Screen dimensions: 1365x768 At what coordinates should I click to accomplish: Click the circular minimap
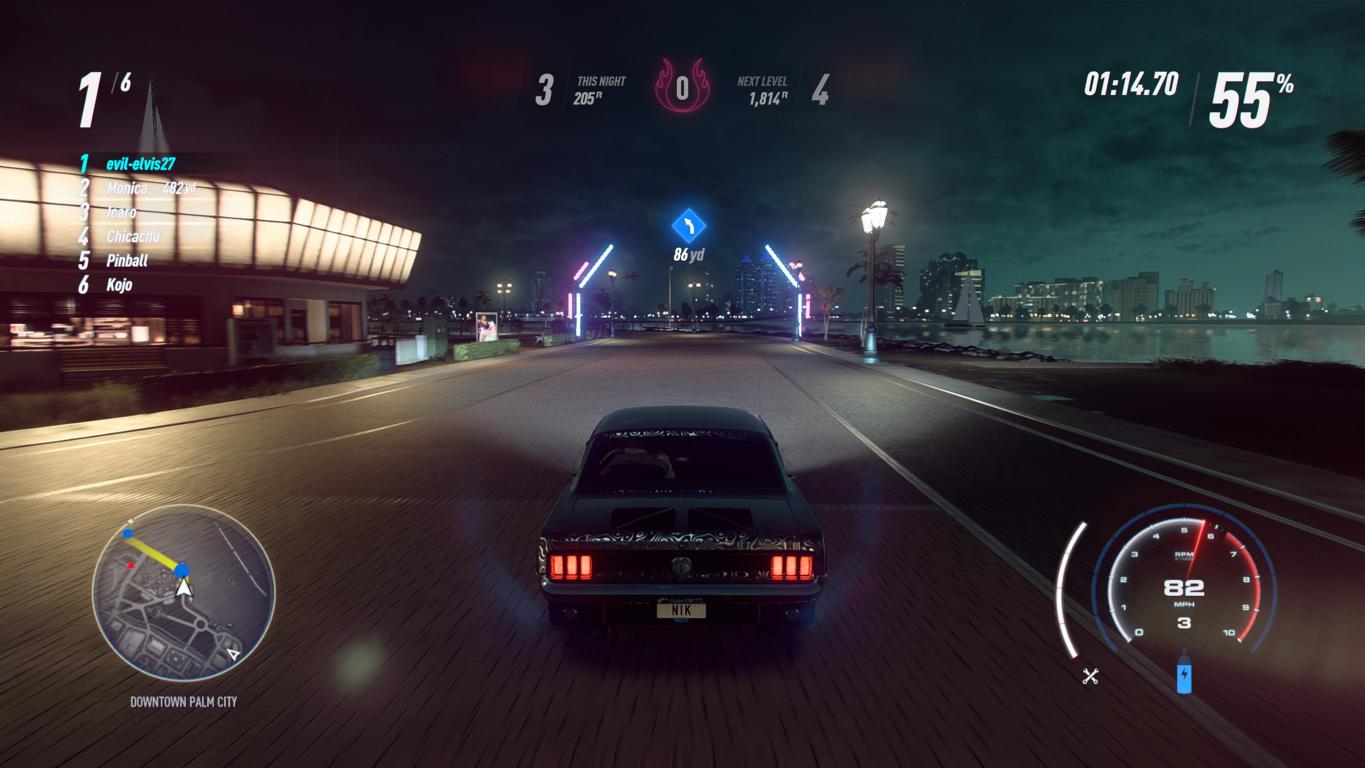coord(183,593)
